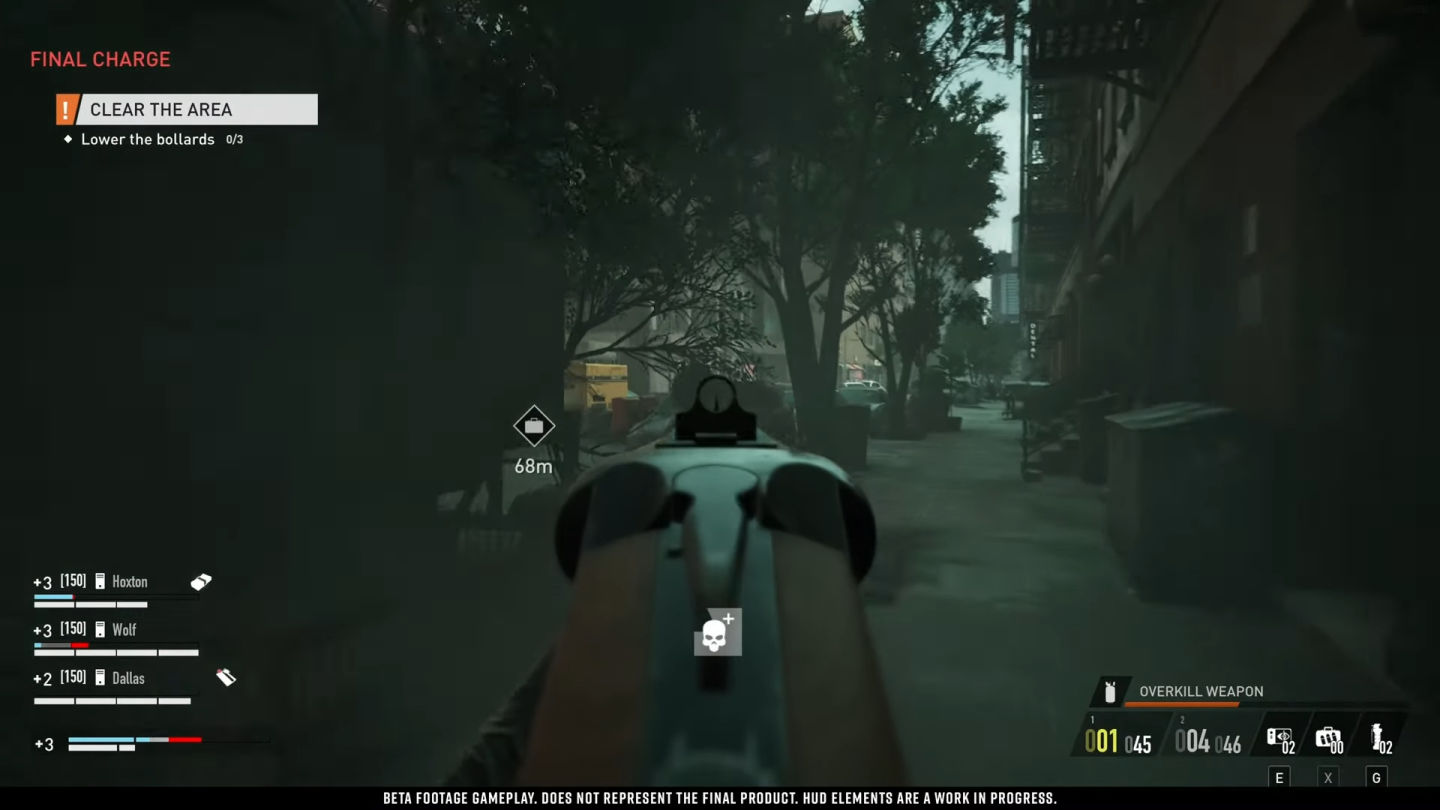The height and width of the screenshot is (810, 1440).
Task: Click the cash bundle icon beside Hoxton
Action: tap(200, 580)
